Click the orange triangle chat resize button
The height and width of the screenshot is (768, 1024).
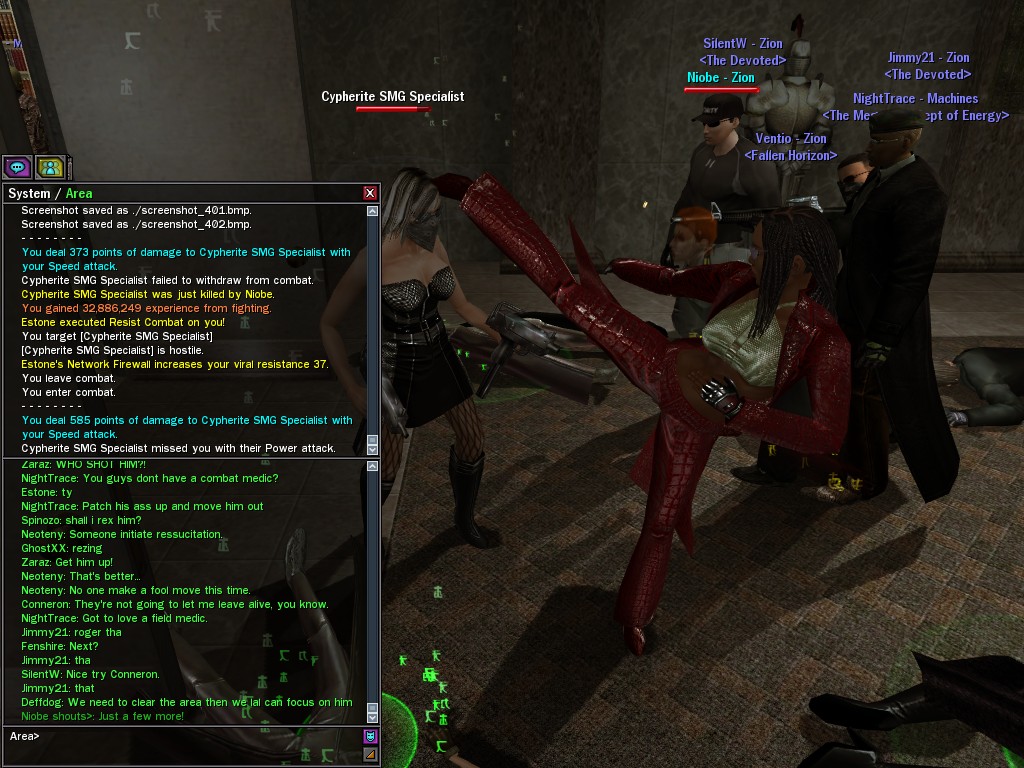click(x=370, y=754)
